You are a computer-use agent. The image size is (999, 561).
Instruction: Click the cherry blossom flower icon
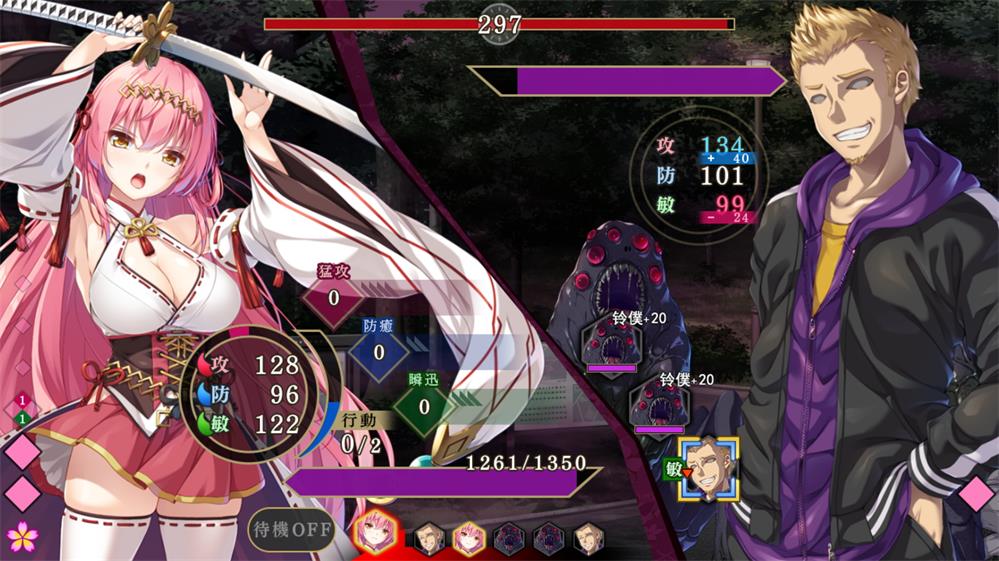click(22, 536)
